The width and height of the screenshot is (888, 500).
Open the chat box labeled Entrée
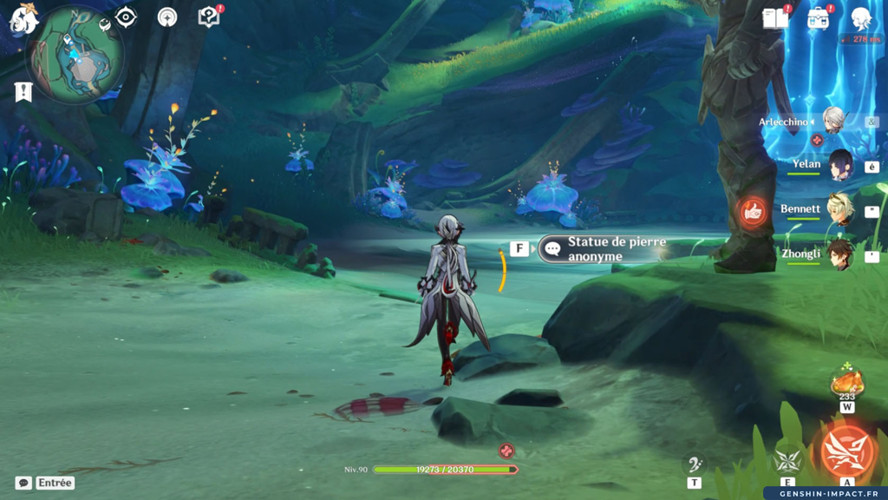[x=45, y=483]
